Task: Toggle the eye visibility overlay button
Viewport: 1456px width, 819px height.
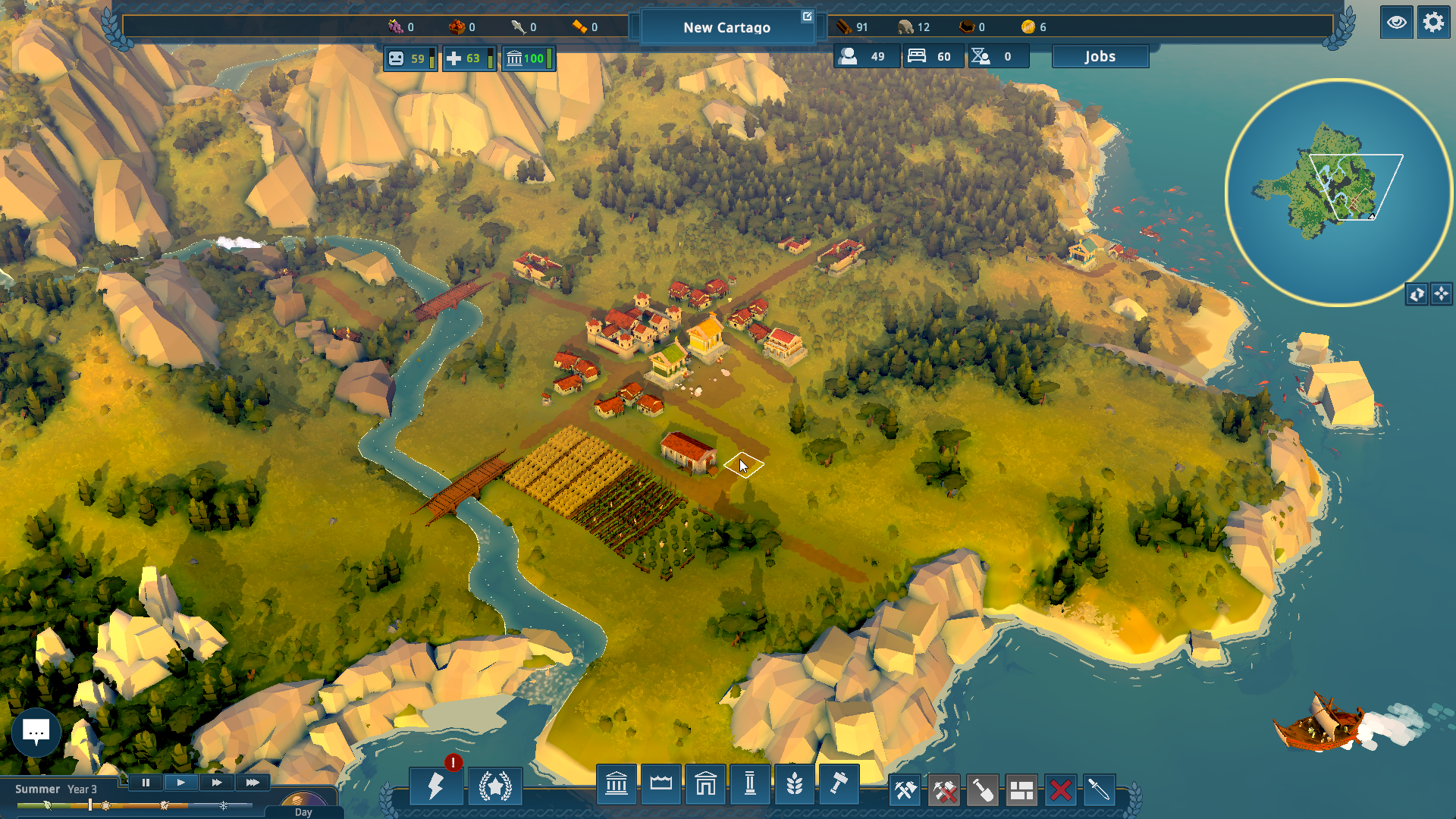Action: pyautogui.click(x=1396, y=23)
